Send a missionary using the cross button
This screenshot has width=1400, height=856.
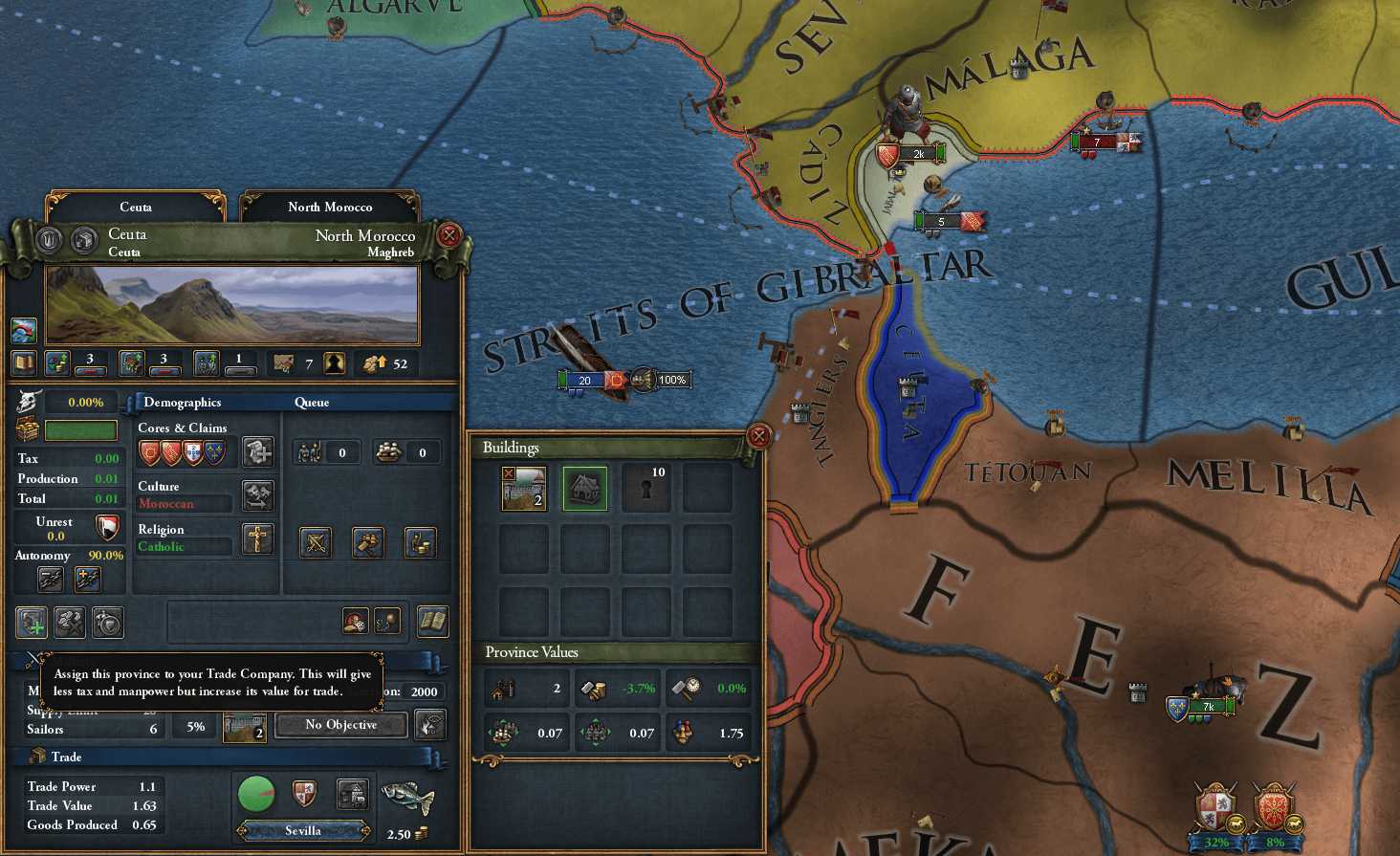point(257,539)
